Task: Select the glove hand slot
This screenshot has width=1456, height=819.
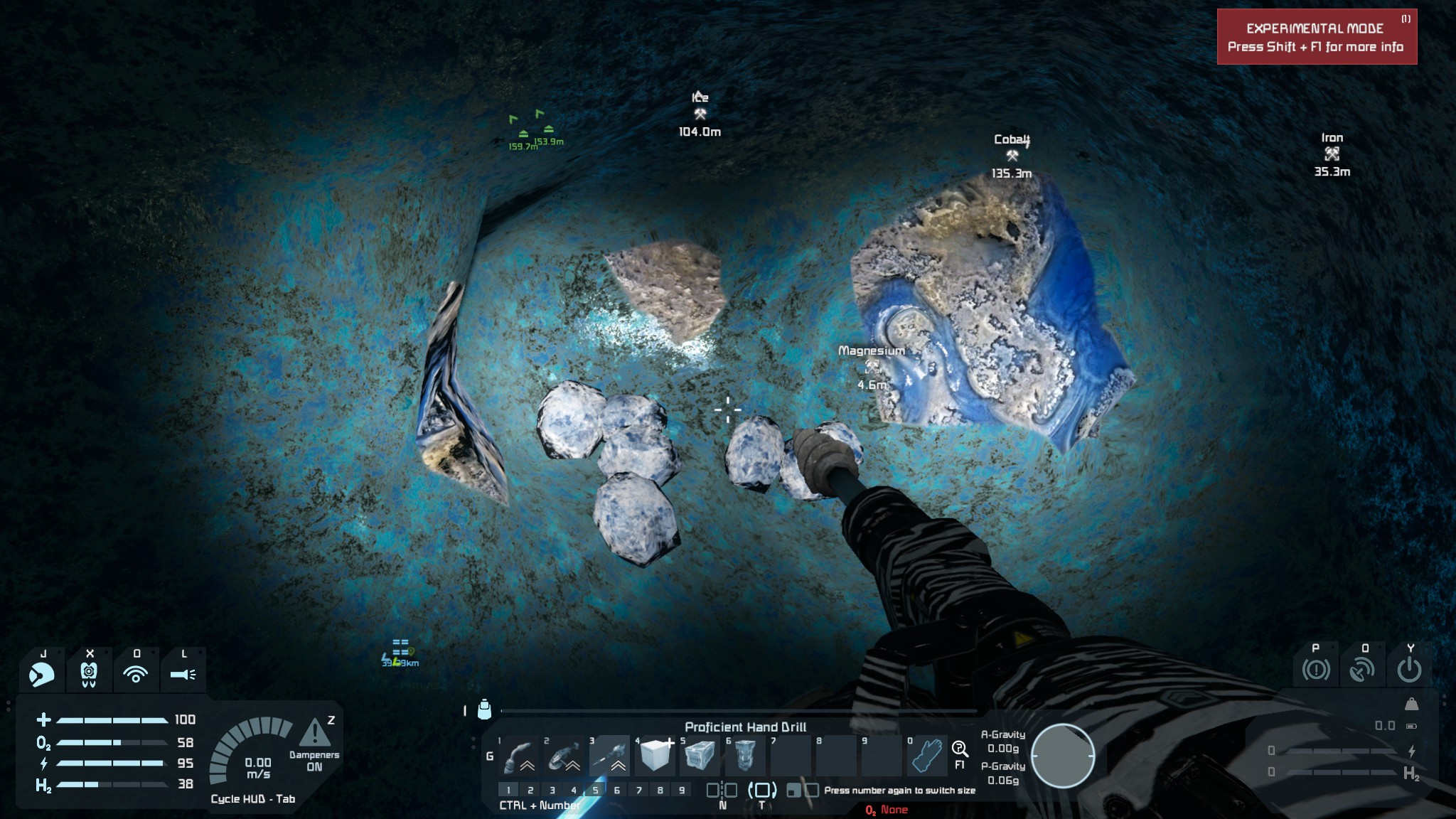Action: click(927, 756)
